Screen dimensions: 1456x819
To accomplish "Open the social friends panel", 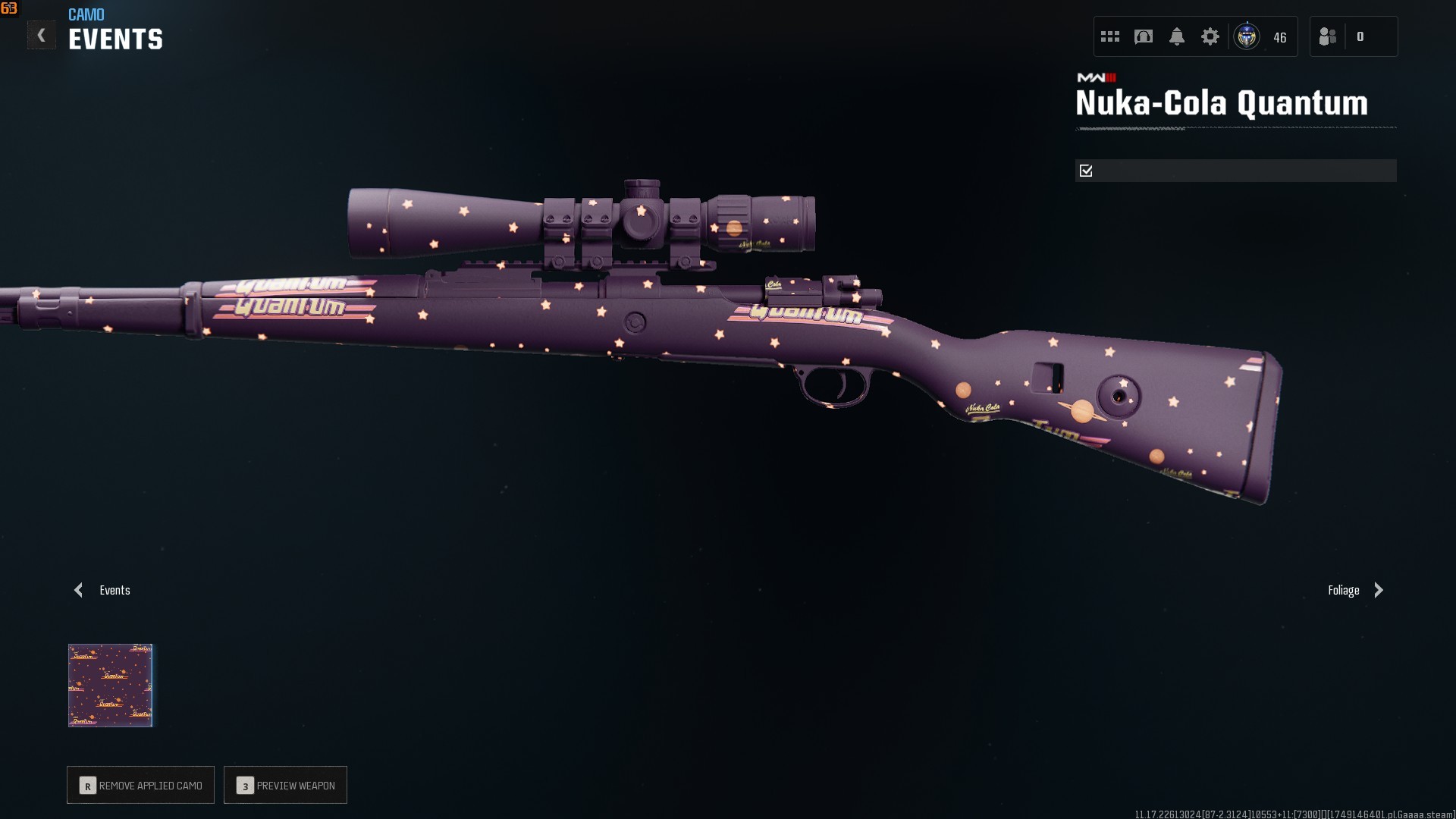I will pyautogui.click(x=1328, y=36).
